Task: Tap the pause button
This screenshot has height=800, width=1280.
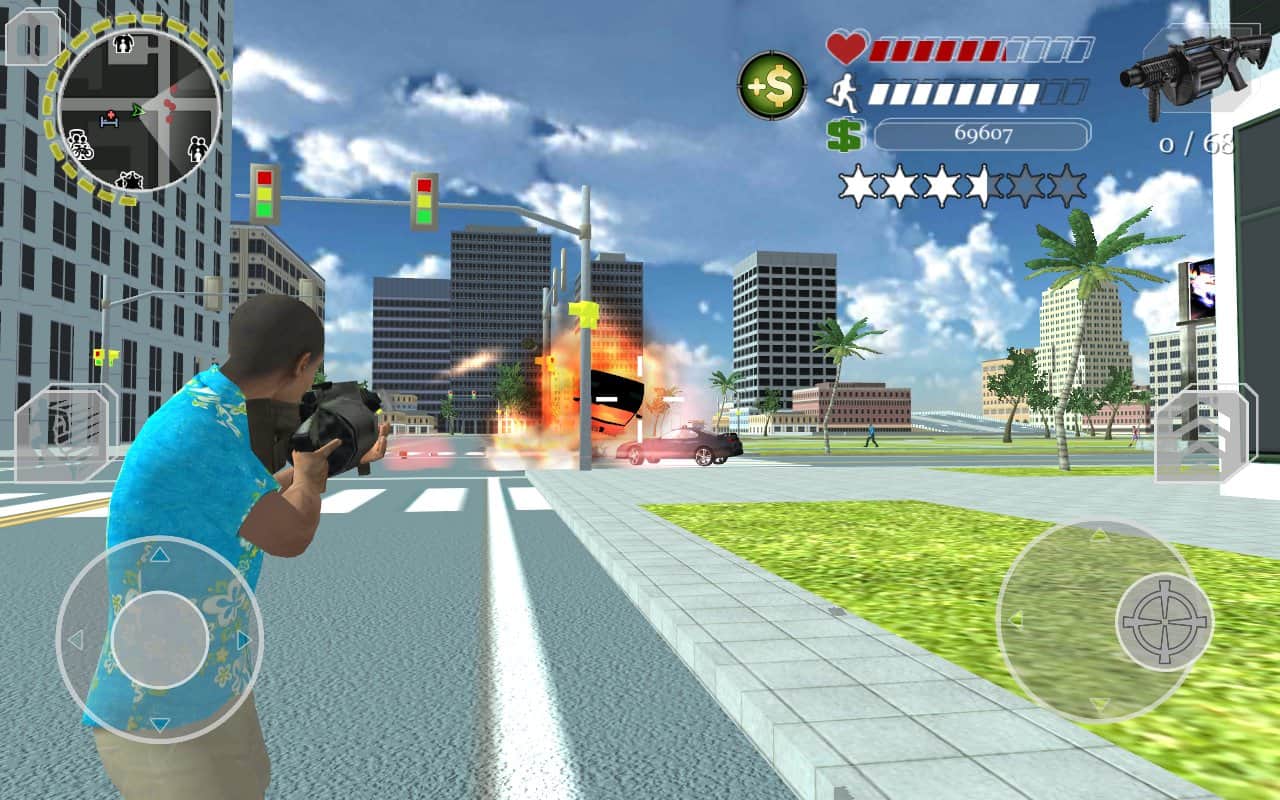Action: [x=32, y=37]
